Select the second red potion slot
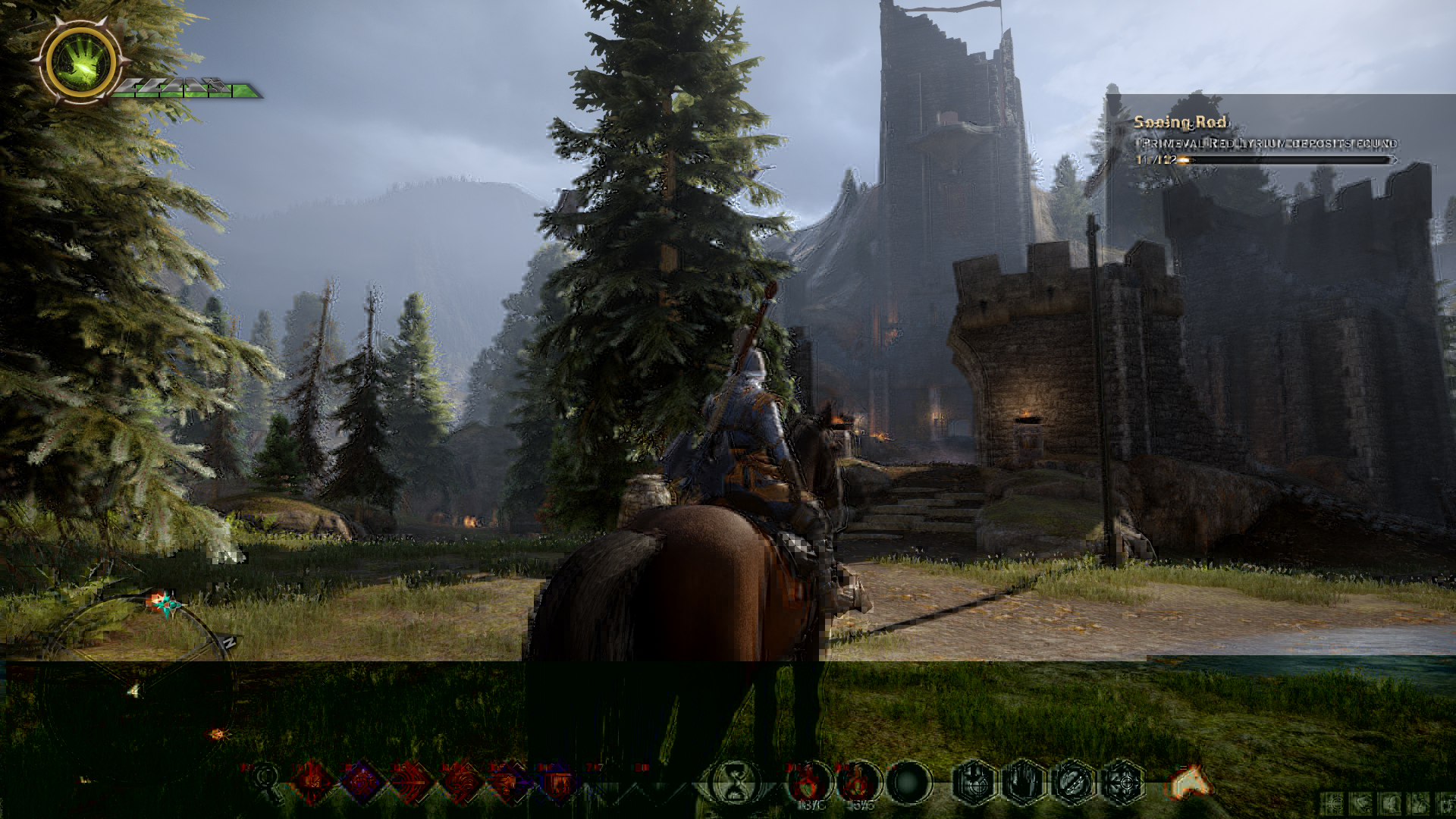This screenshot has height=819, width=1456. (857, 783)
